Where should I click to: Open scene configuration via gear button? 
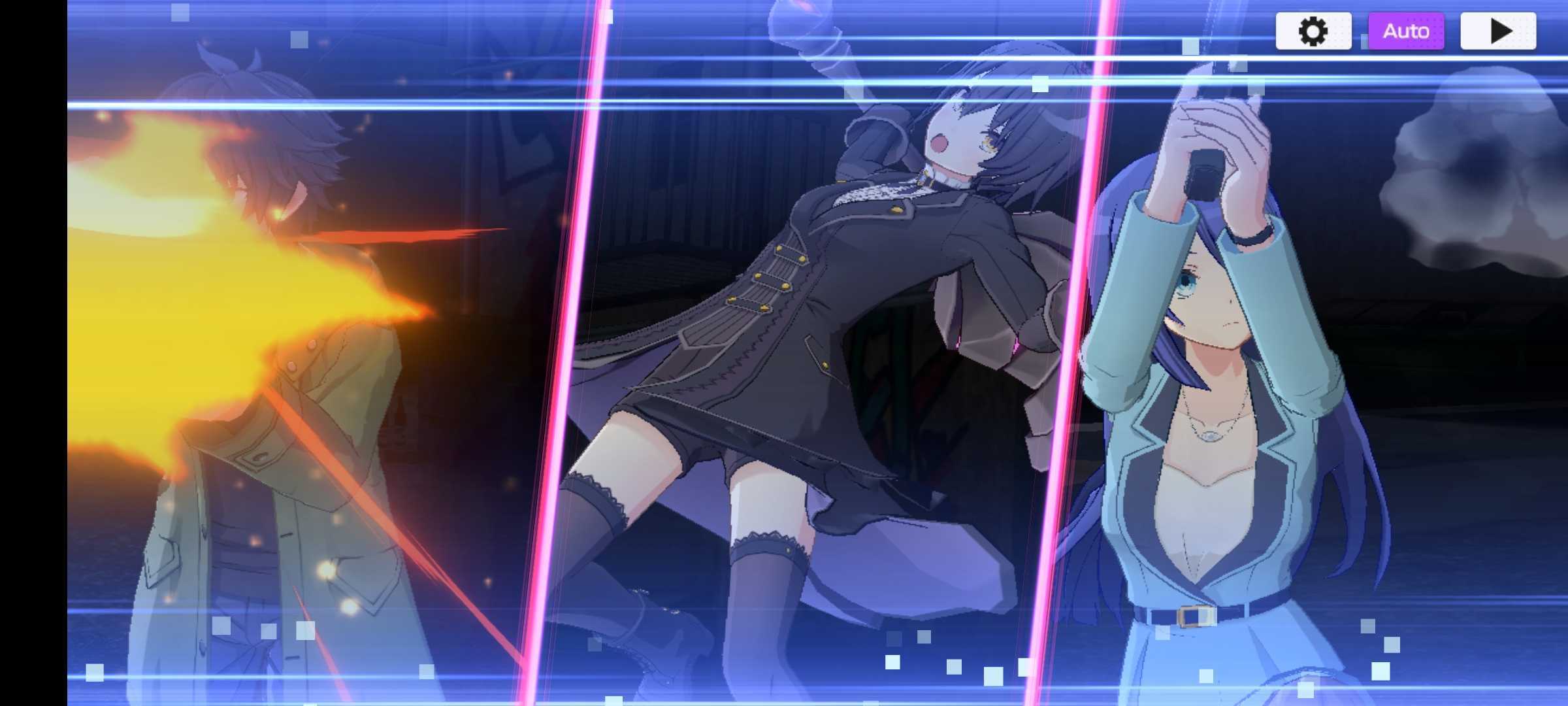tap(1313, 30)
